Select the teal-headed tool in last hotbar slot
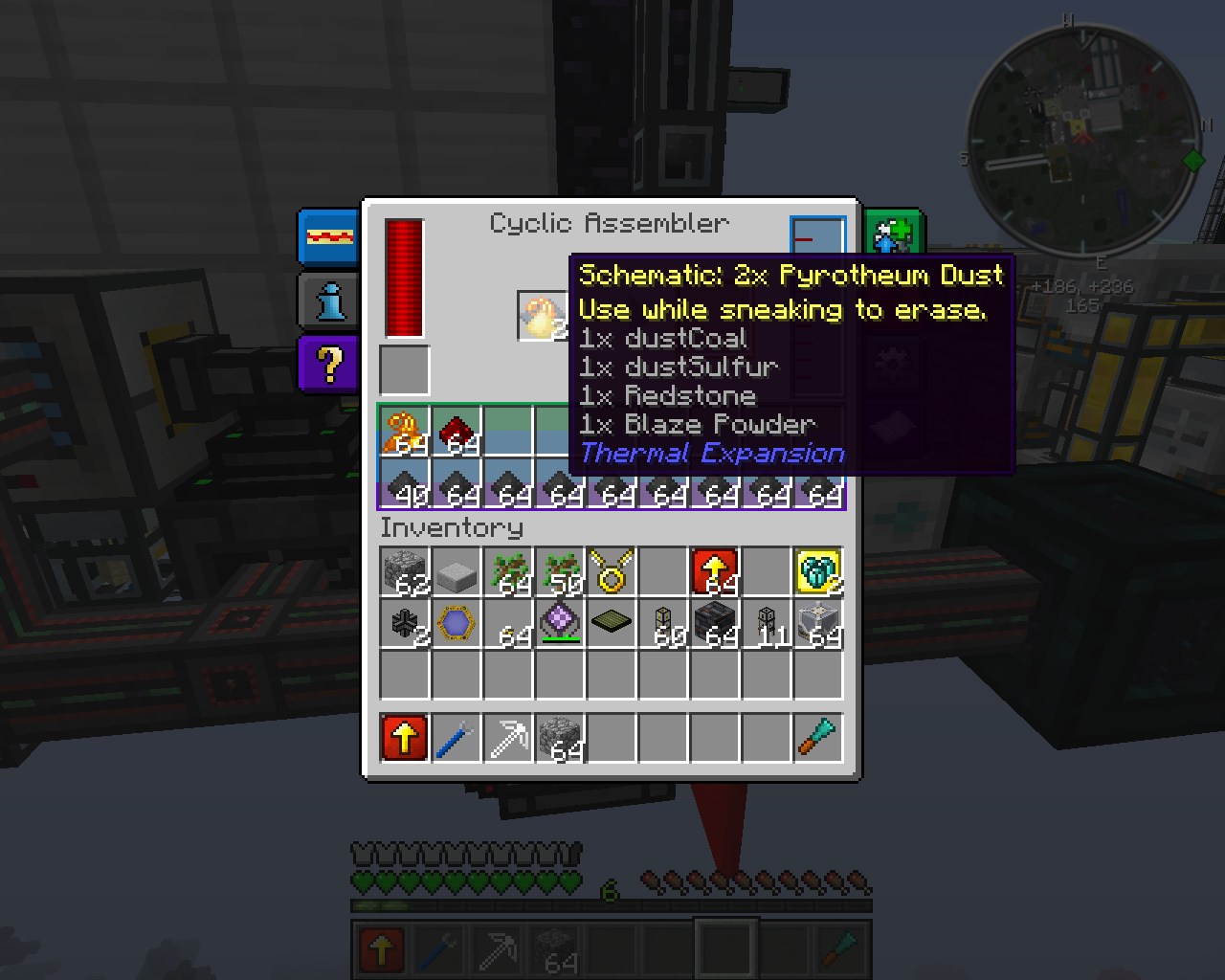 click(x=818, y=739)
